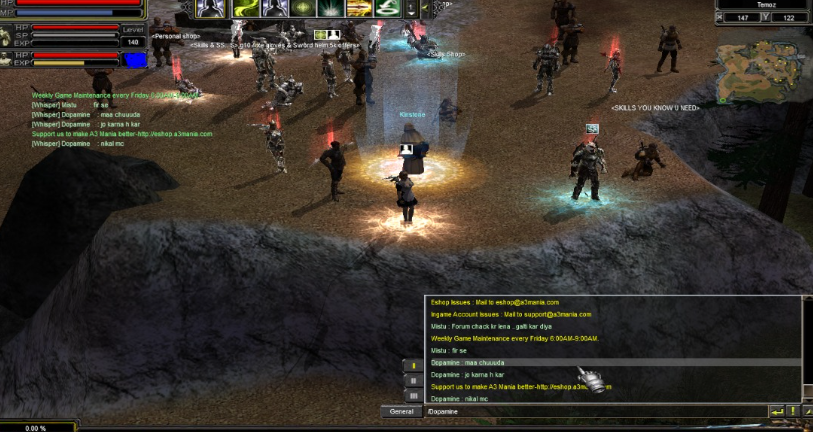Set chat window to smallest size
The height and width of the screenshot is (432, 813).
pyautogui.click(x=413, y=365)
